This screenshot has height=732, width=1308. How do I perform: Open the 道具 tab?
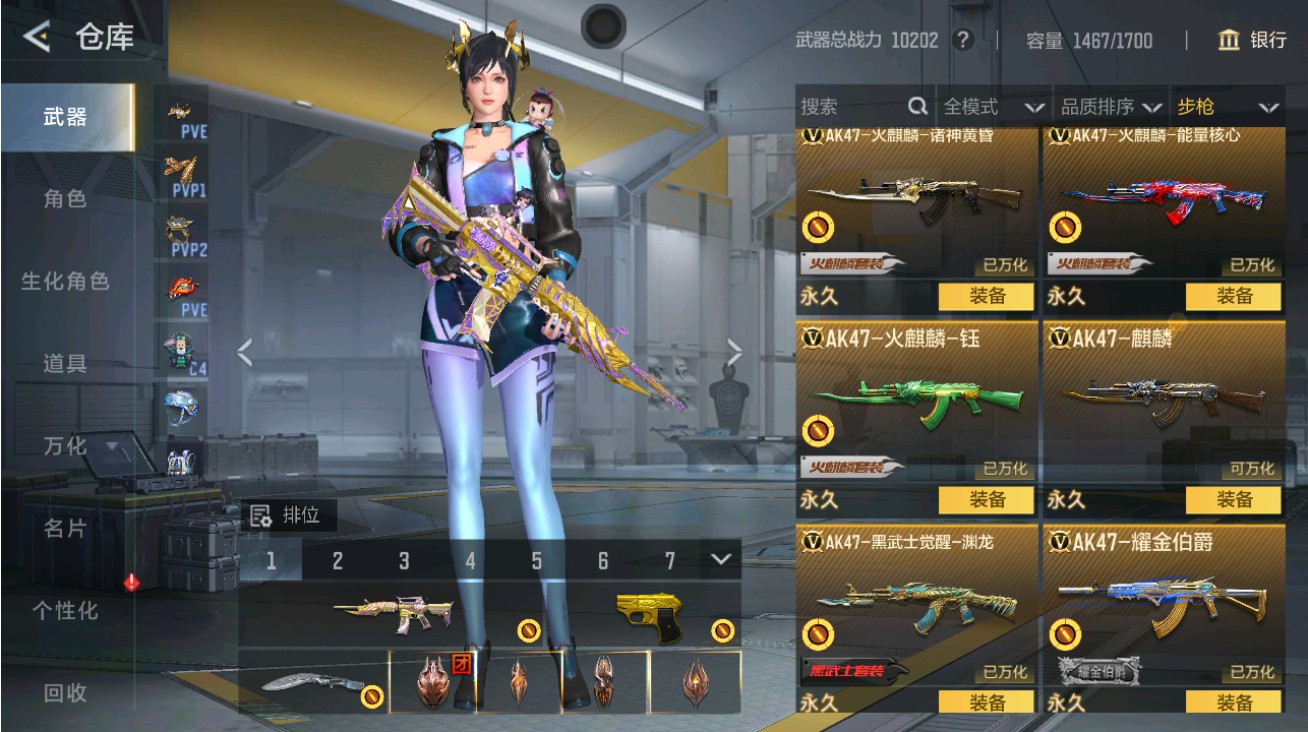coord(66,363)
